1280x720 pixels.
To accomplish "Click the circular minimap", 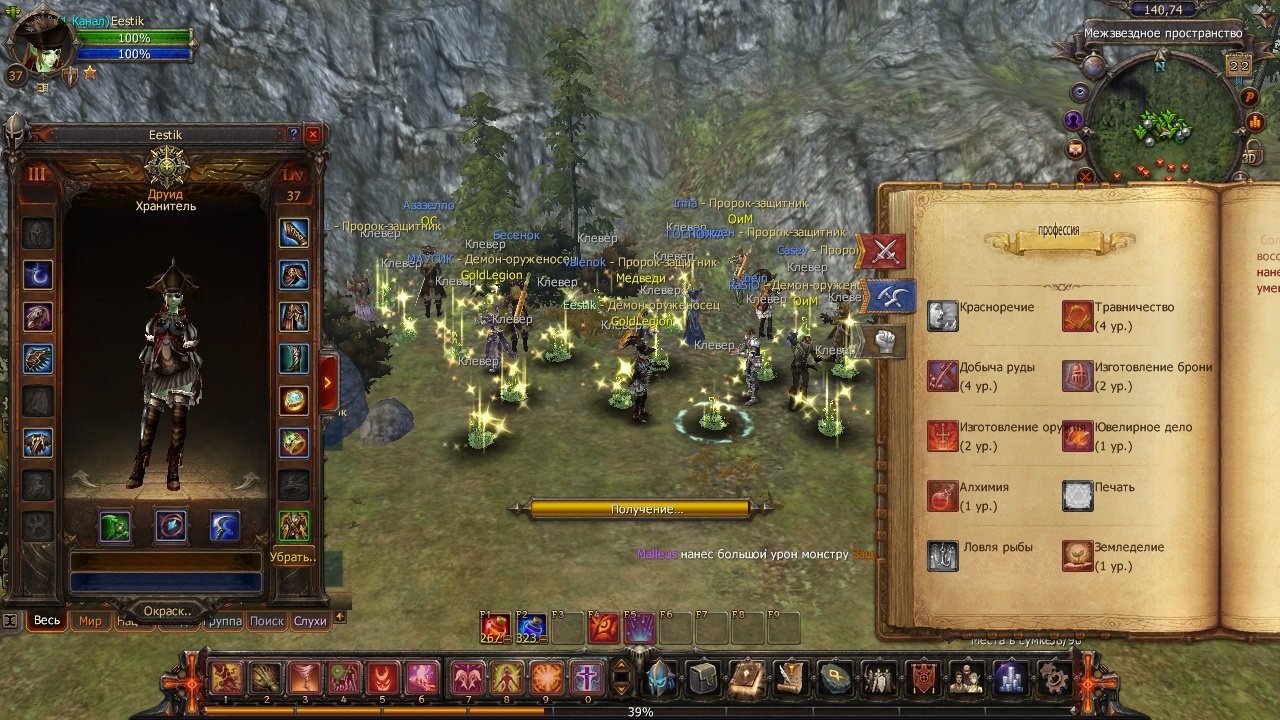I will (1162, 118).
